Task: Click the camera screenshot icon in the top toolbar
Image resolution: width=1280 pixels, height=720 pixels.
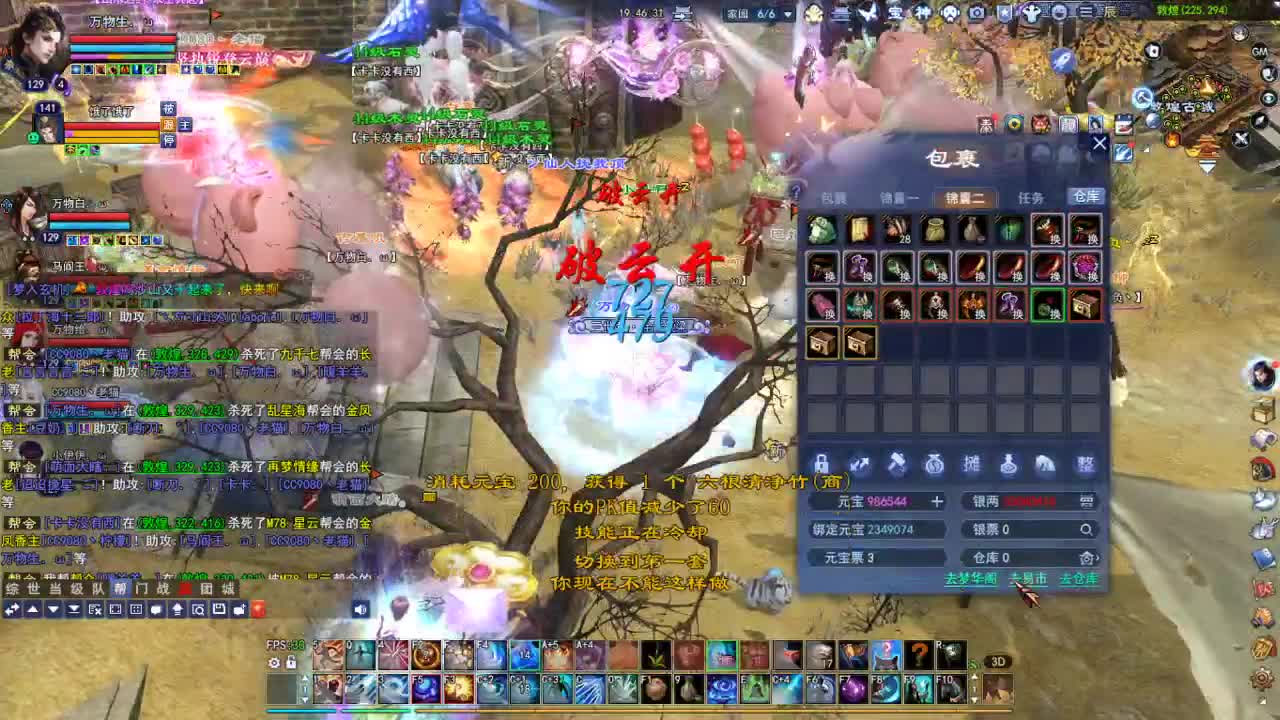Action: 977,12
